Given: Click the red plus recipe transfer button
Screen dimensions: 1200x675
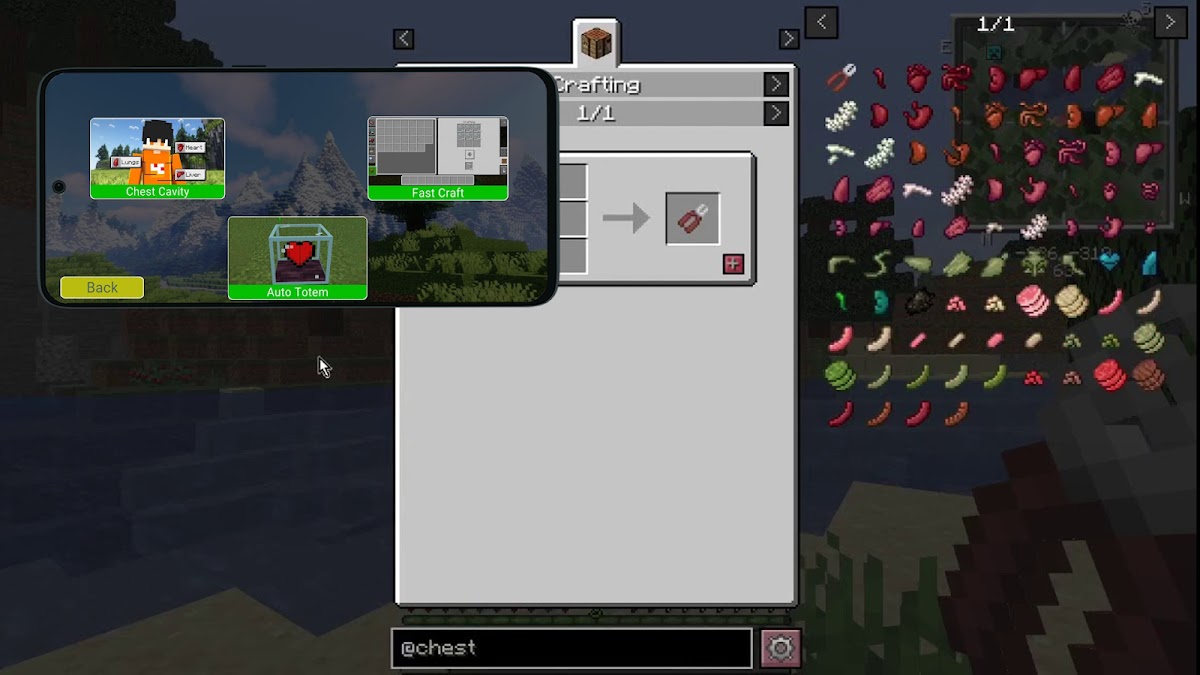Looking at the screenshot, I should click(733, 264).
